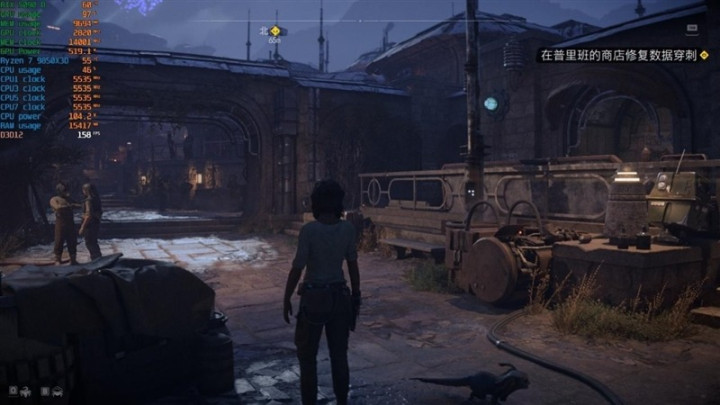This screenshot has height=405, width=720.
Task: Click the yellow quest marker on the compass
Action: pos(275,31)
